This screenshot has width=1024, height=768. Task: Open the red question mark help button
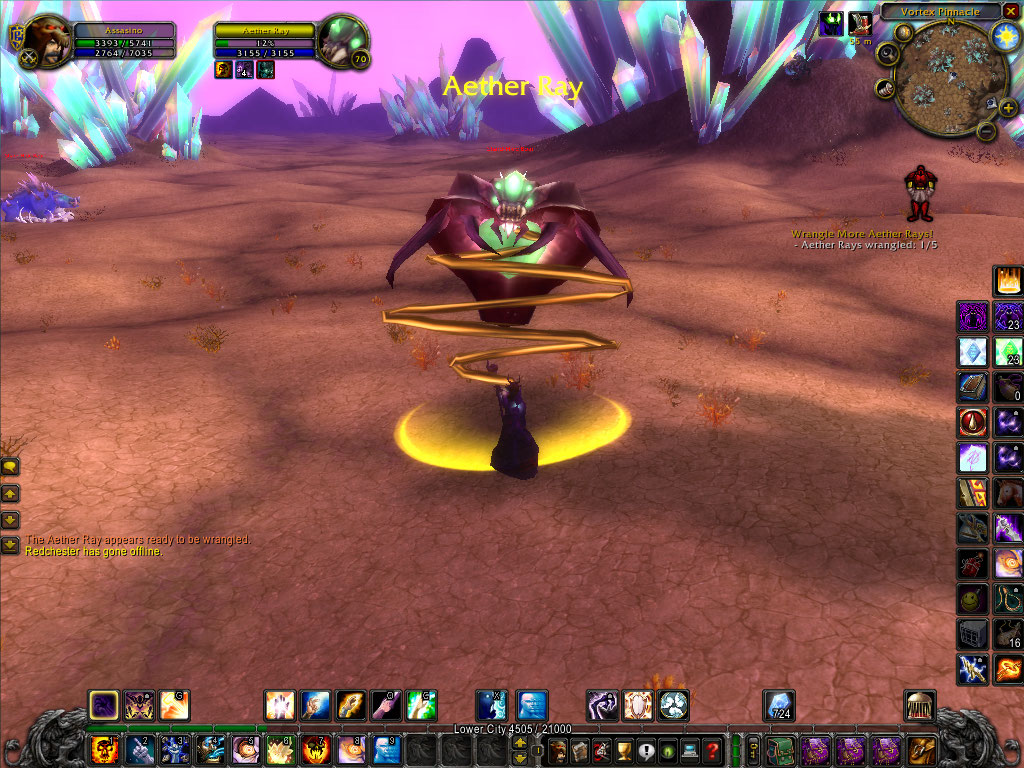click(x=711, y=750)
